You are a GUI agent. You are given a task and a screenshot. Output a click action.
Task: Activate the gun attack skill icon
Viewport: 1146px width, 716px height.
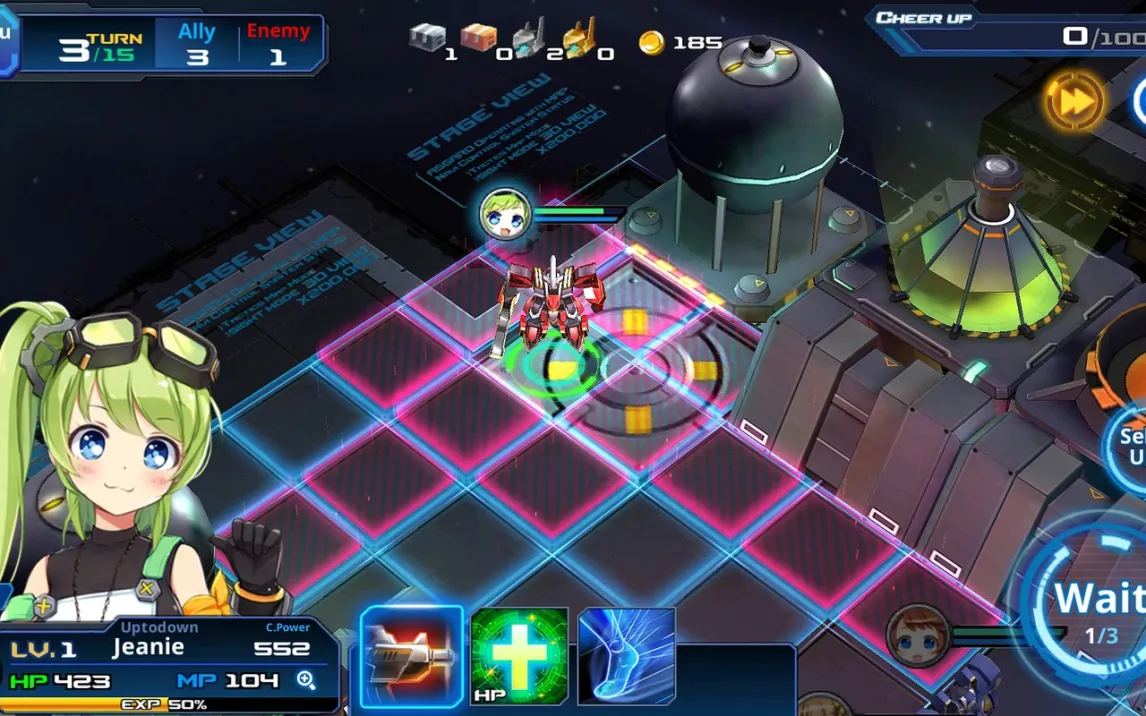[x=412, y=655]
